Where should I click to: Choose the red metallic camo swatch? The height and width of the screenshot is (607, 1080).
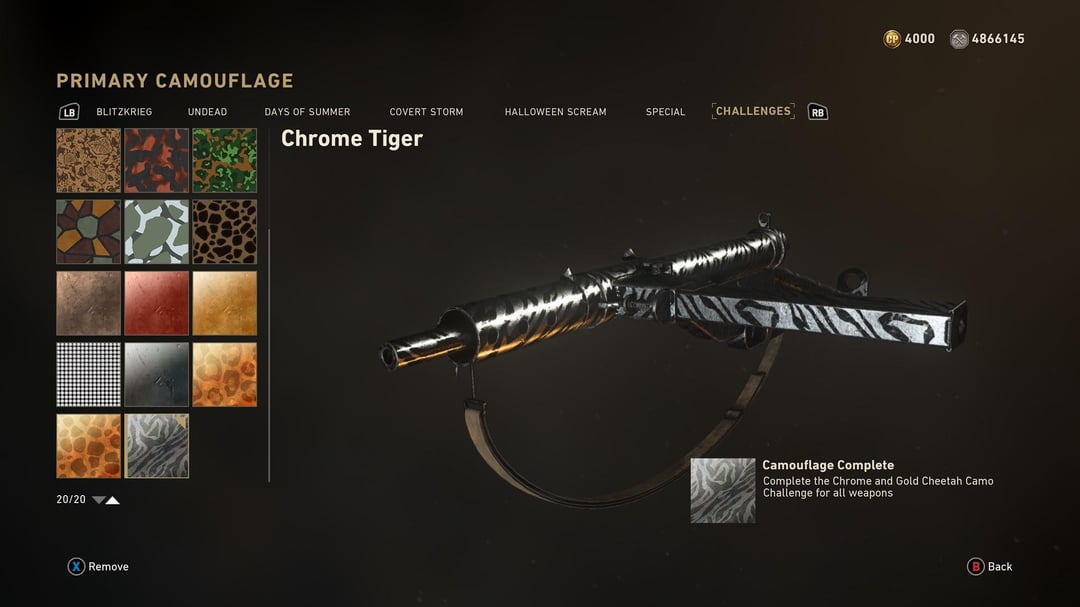tap(156, 303)
